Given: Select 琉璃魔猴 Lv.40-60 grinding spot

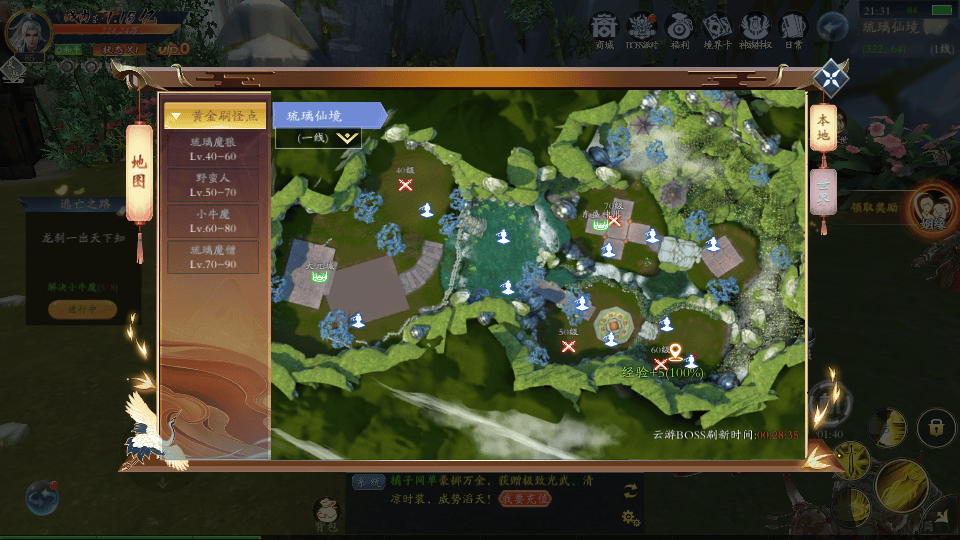Looking at the screenshot, I should 213,149.
